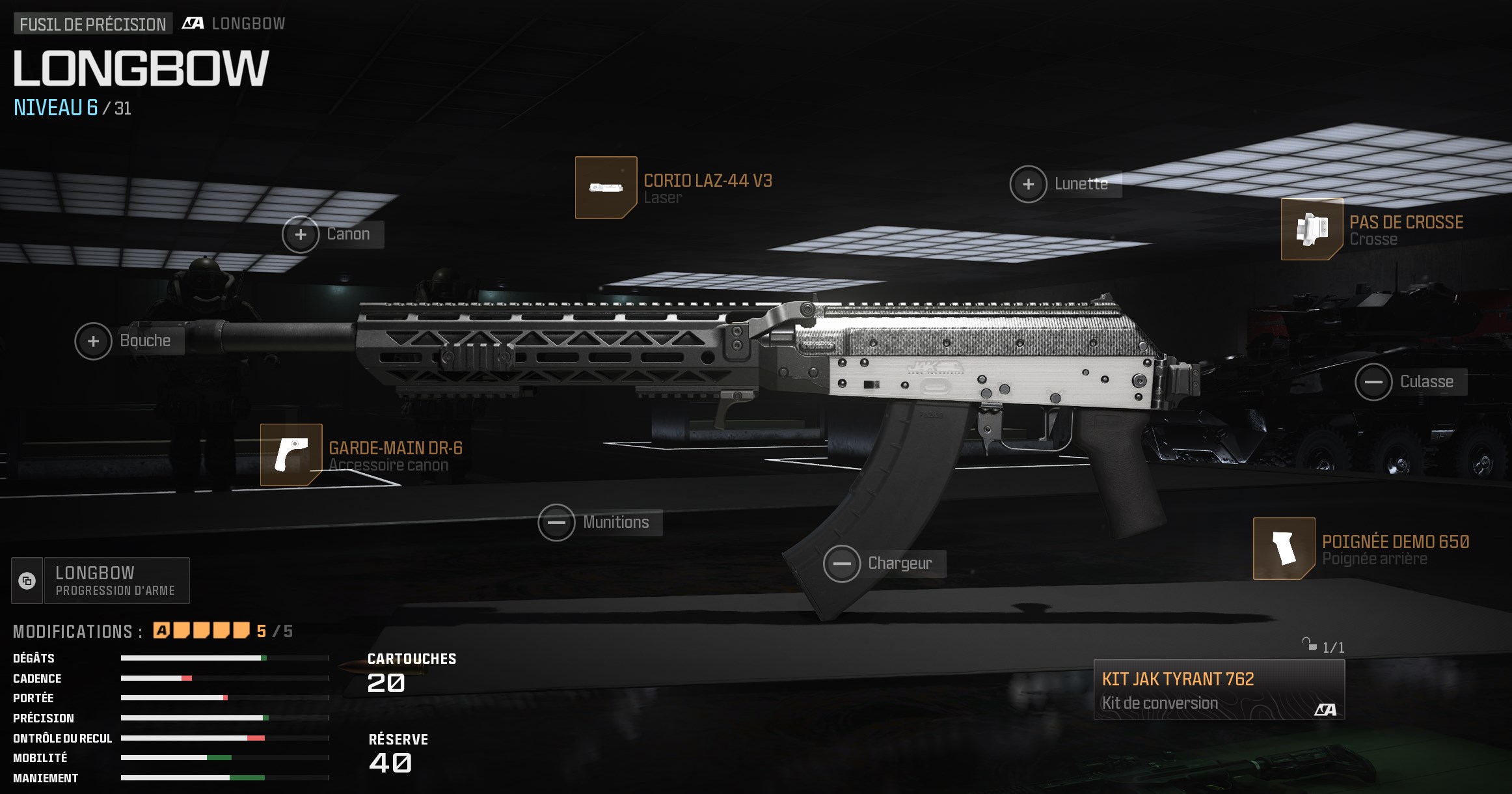
Task: Open the KIT JAK TYRANT 762 panel
Action: pyautogui.click(x=1220, y=690)
